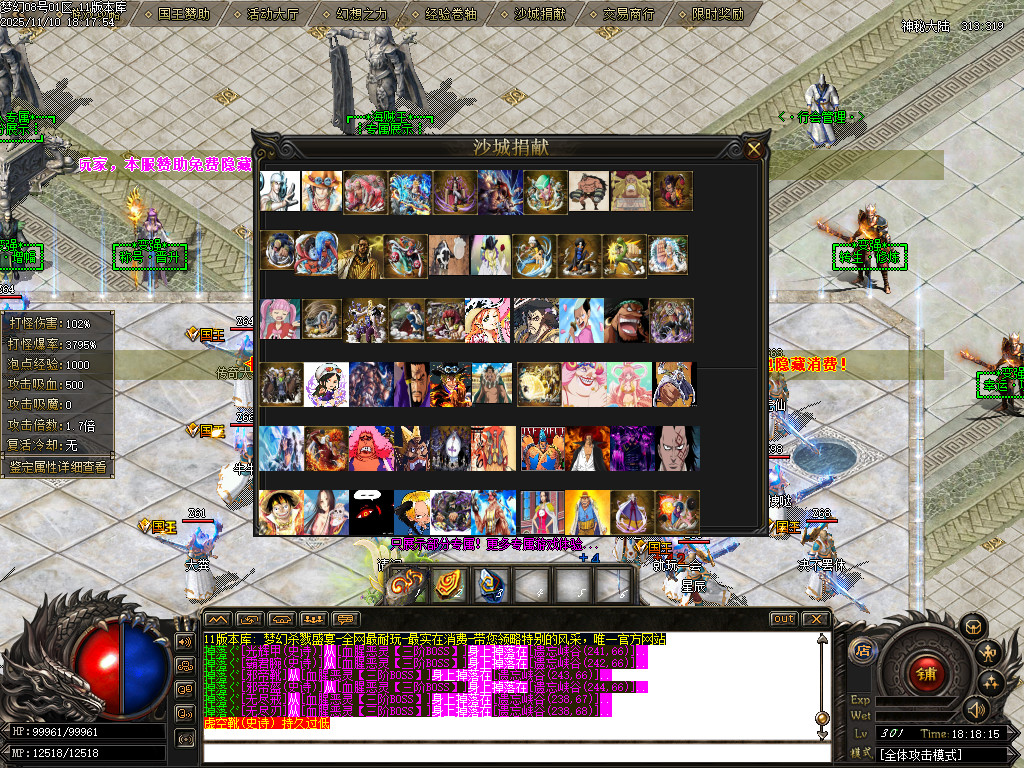Click the round 店 store icon
This screenshot has width=1024, height=768.
[x=862, y=651]
